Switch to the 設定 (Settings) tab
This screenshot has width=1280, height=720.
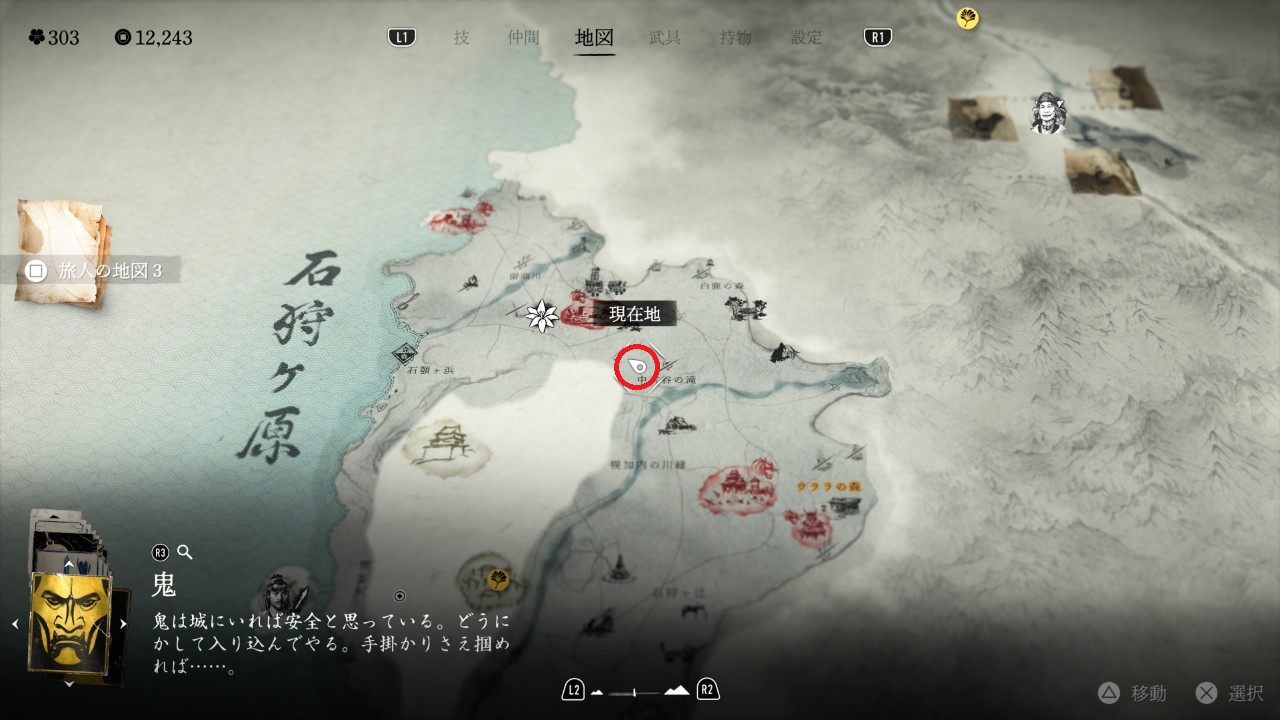(807, 38)
